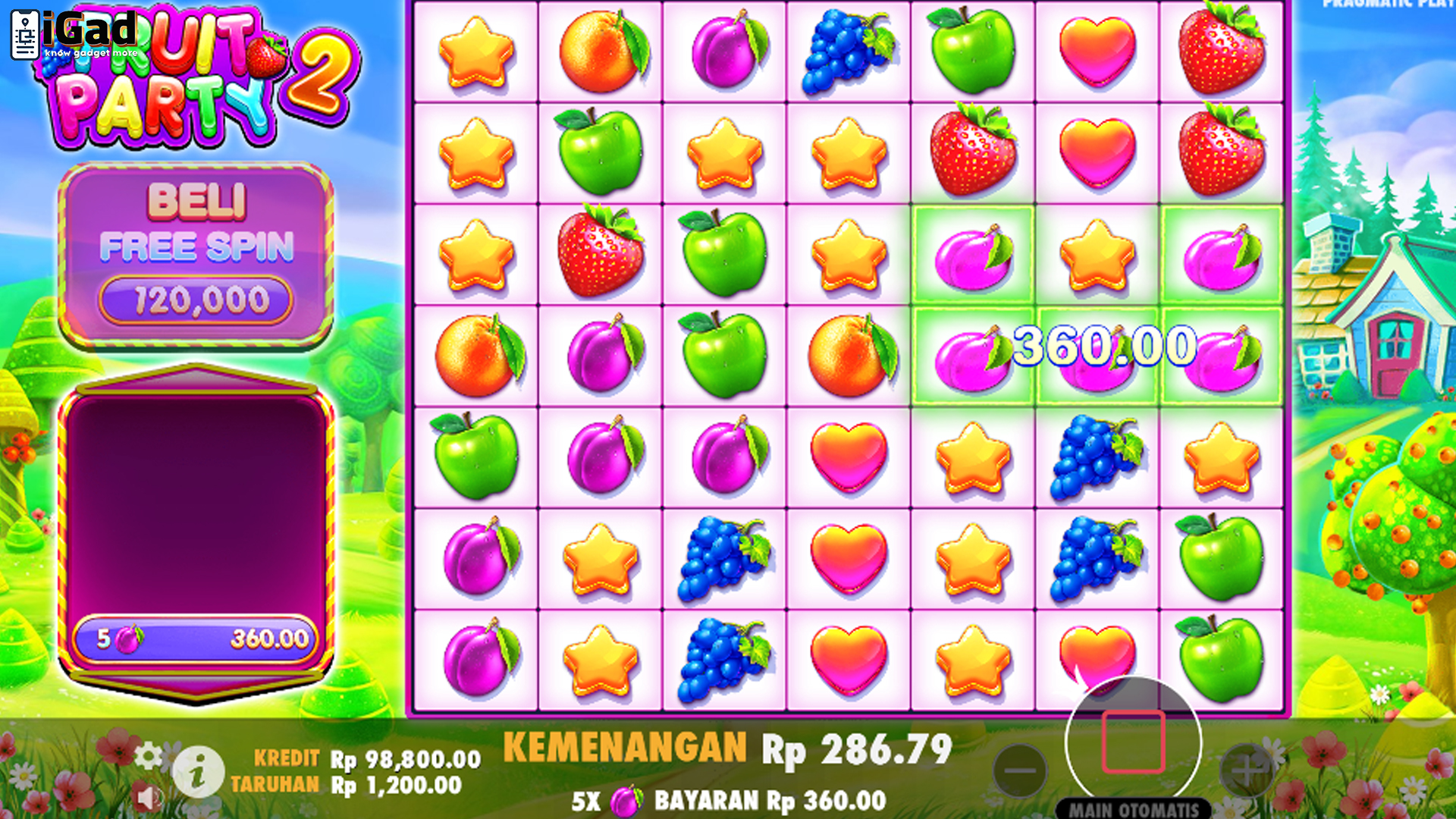This screenshot has height=819, width=1456.
Task: Open the settings gear icon
Action: click(x=149, y=756)
